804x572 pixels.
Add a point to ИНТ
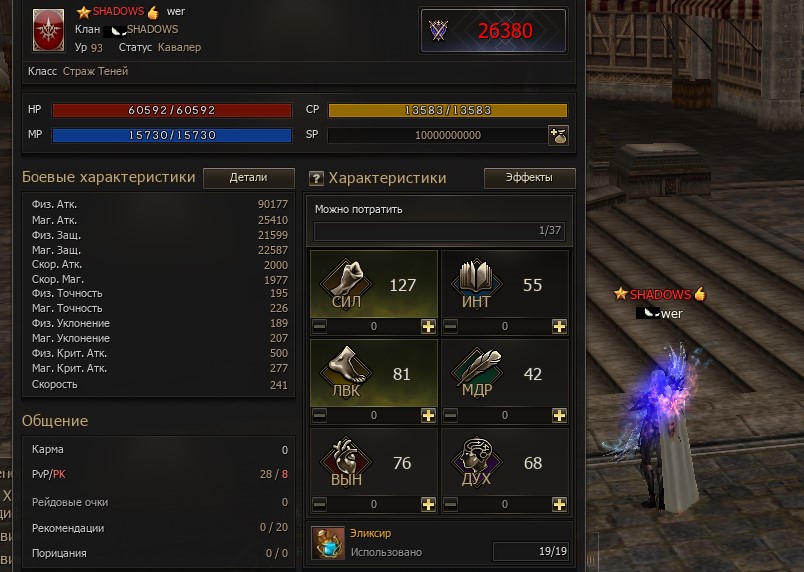(x=559, y=326)
